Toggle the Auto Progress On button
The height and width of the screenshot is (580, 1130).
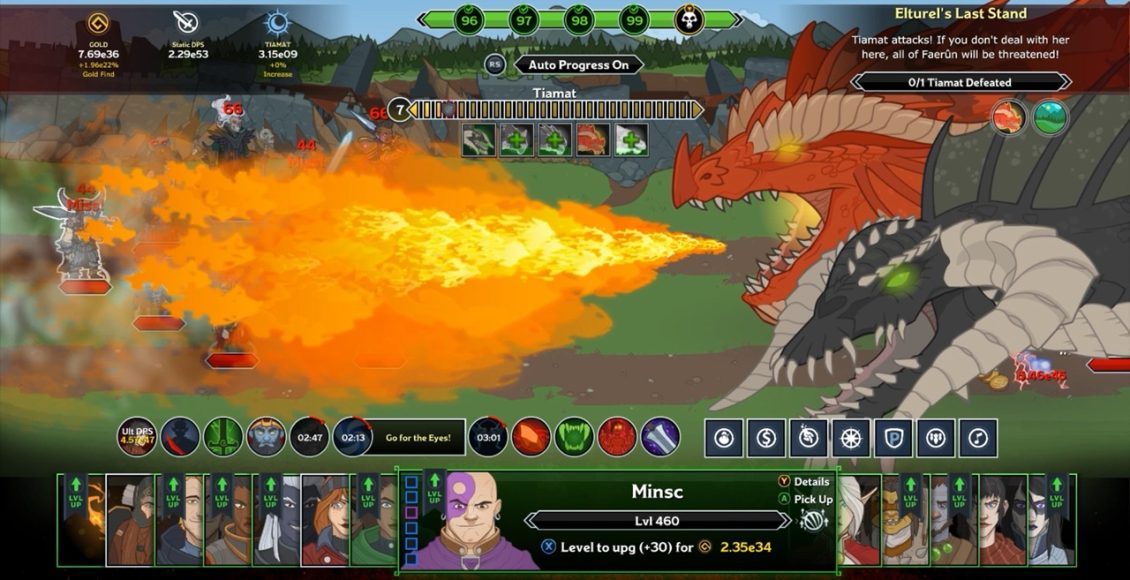578,65
